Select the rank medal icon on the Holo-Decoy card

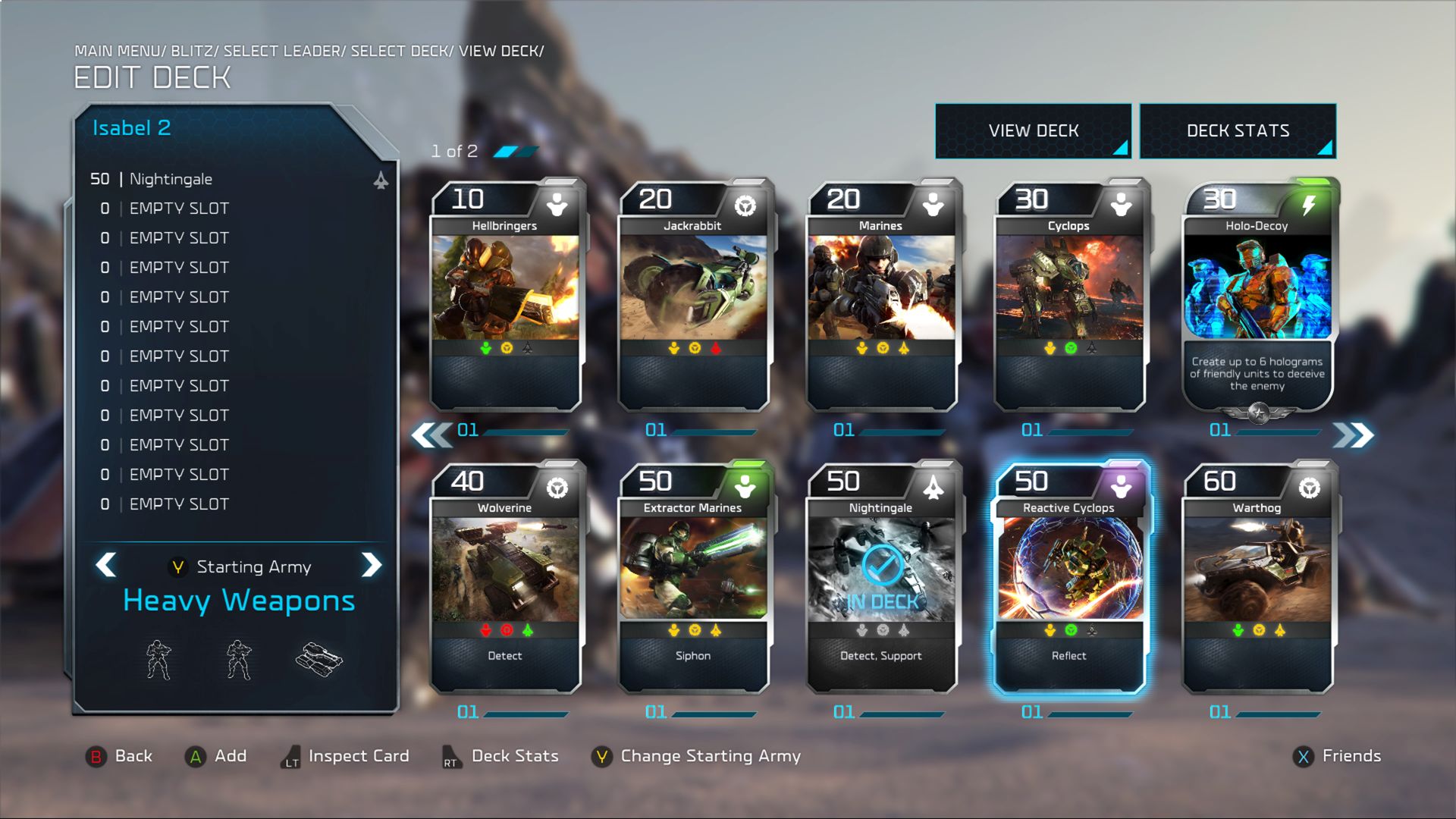point(1257,414)
